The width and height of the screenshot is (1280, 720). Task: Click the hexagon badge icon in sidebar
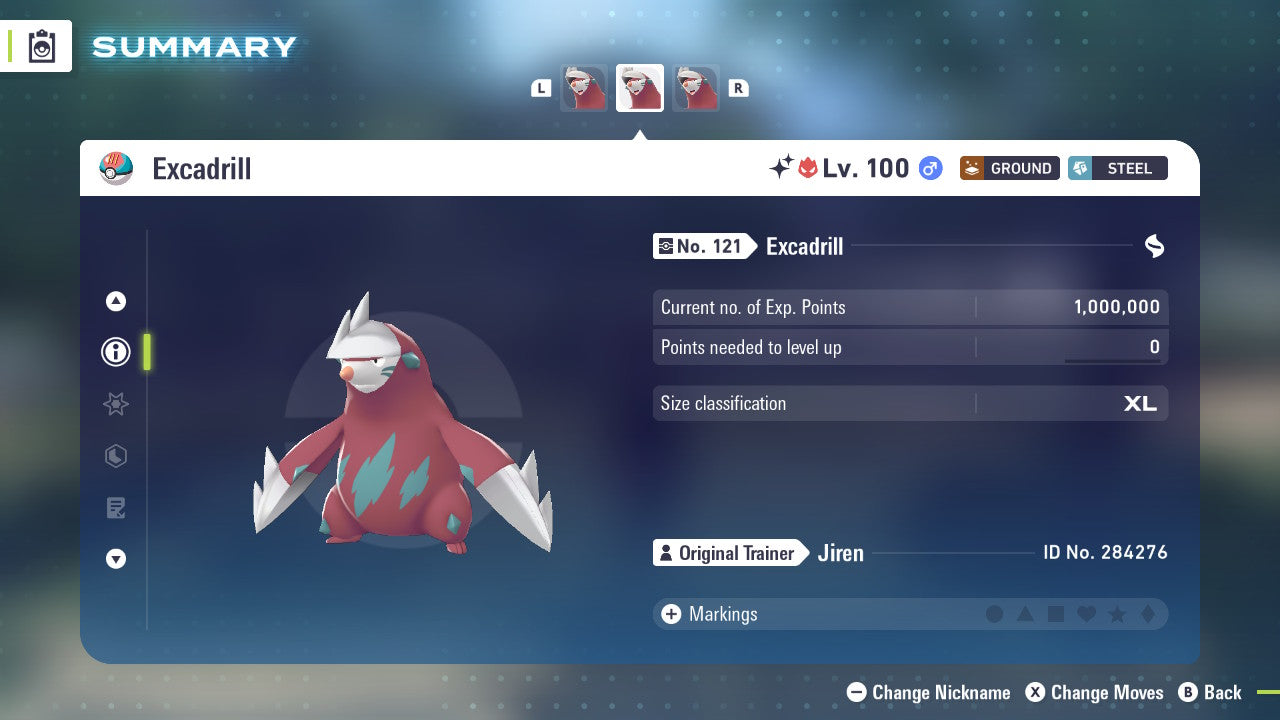tap(115, 456)
